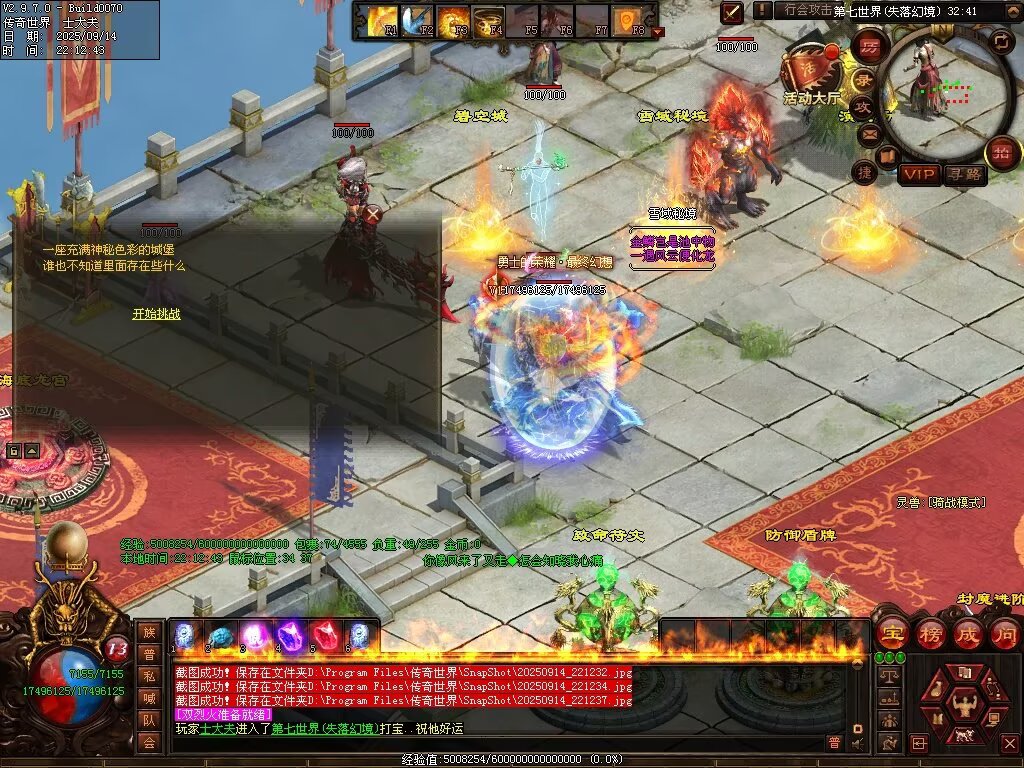
Task: Click the 攻 round button beside minimap
Action: tap(862, 107)
